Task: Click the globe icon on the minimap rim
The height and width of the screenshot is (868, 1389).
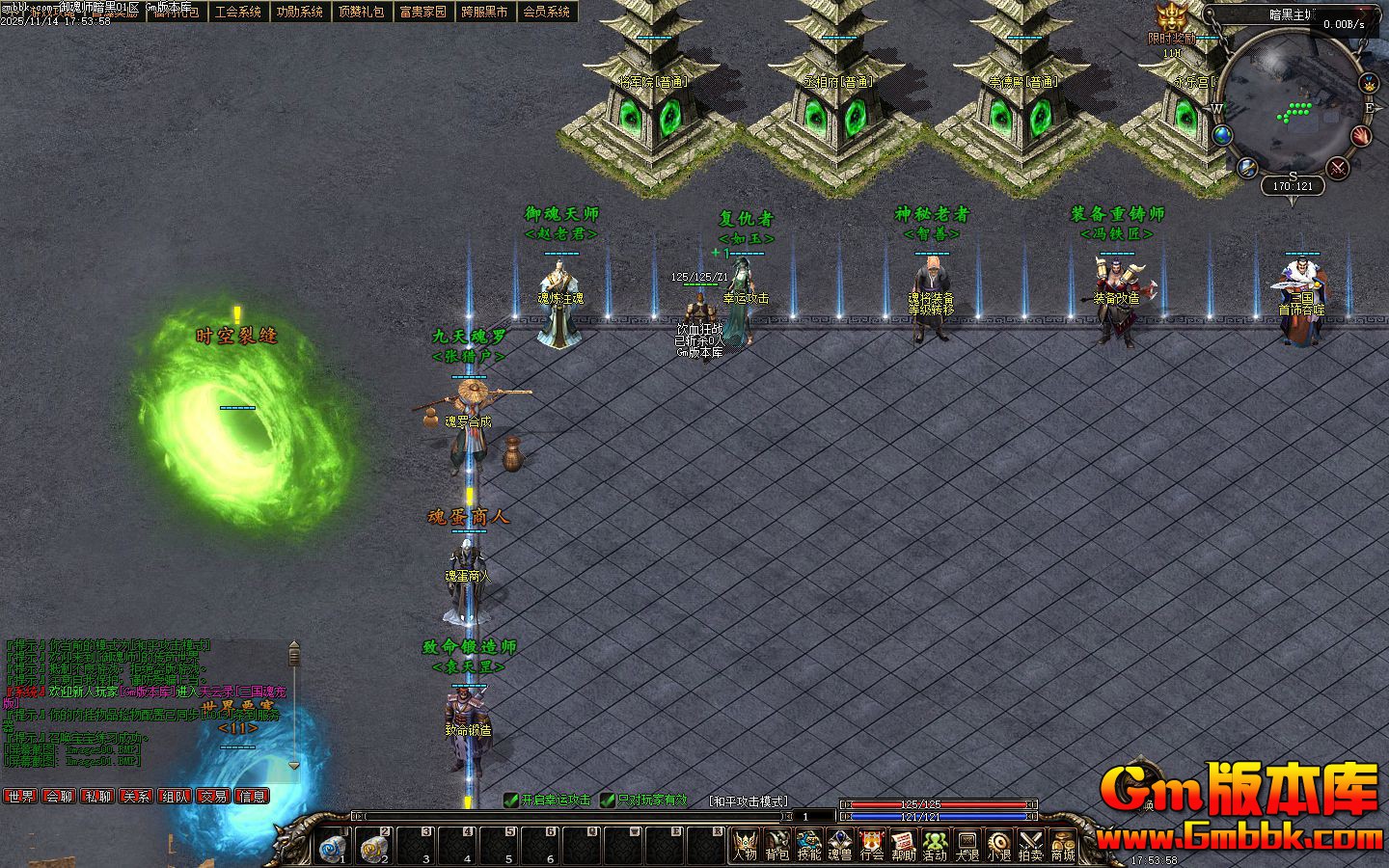Action: click(1223, 135)
